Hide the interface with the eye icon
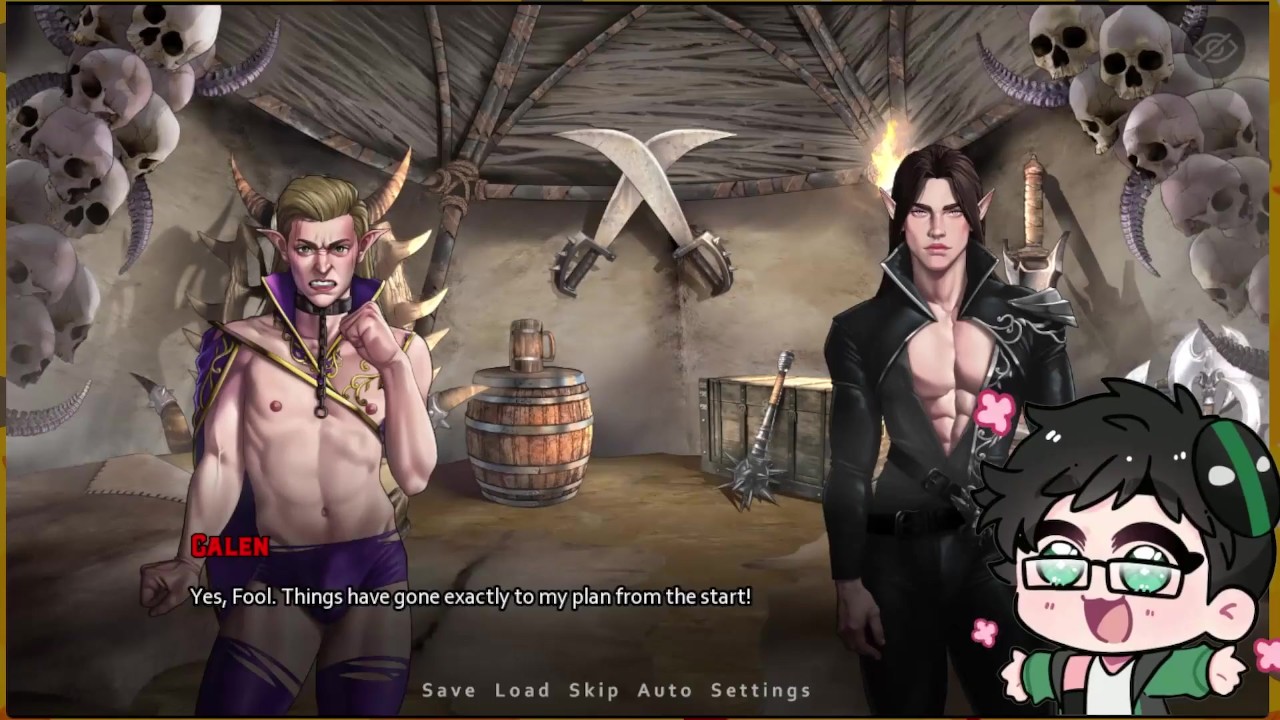Screen dimensions: 1280x720 (1216, 47)
